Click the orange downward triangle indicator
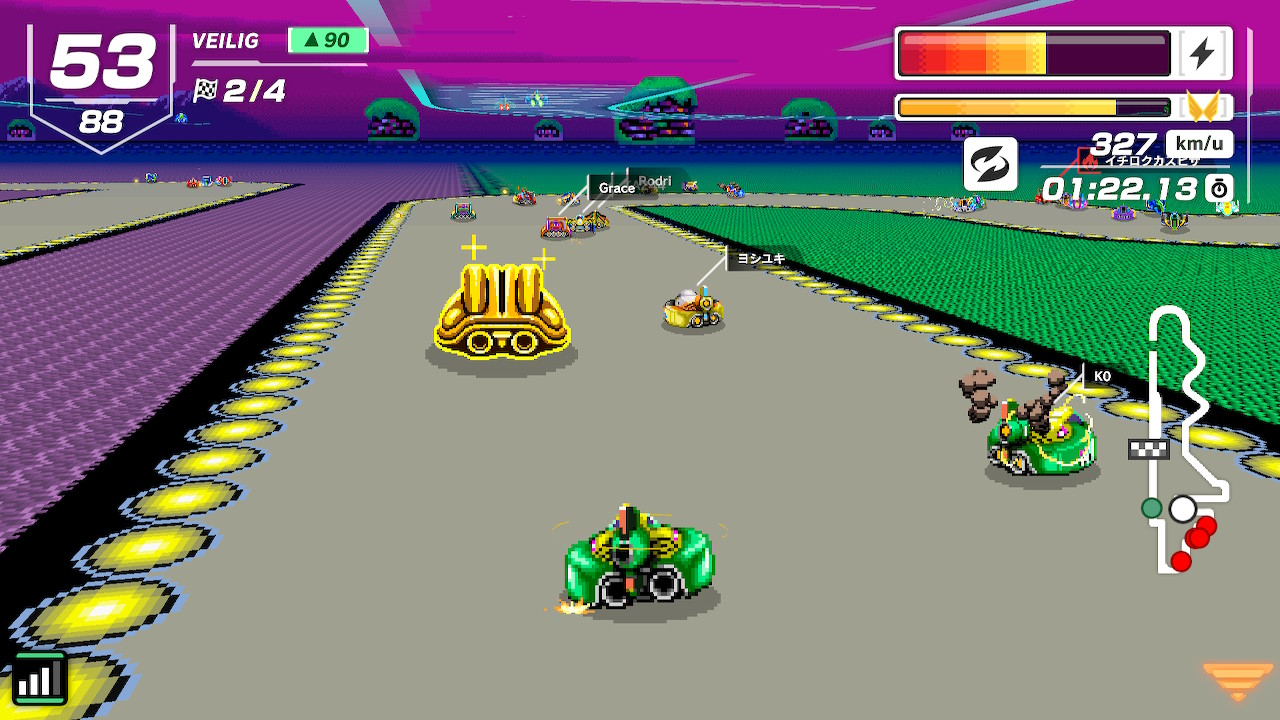 coord(1237,680)
